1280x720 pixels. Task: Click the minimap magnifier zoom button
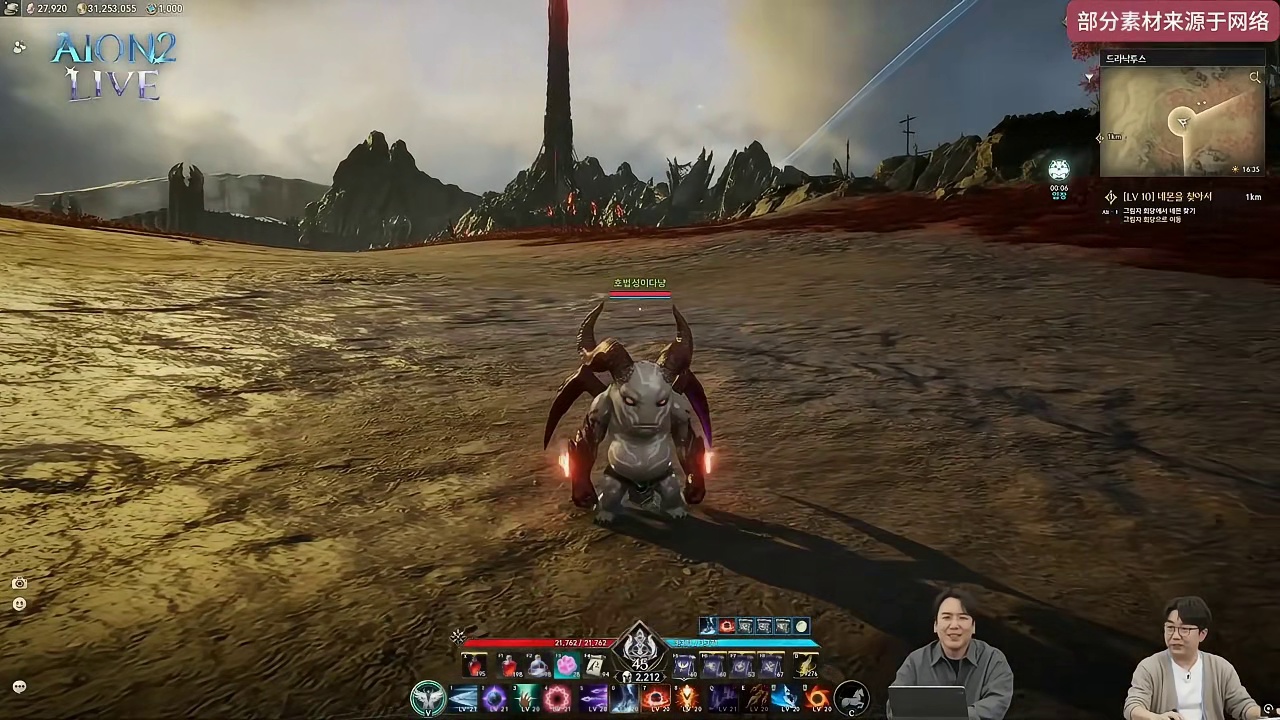(1255, 77)
